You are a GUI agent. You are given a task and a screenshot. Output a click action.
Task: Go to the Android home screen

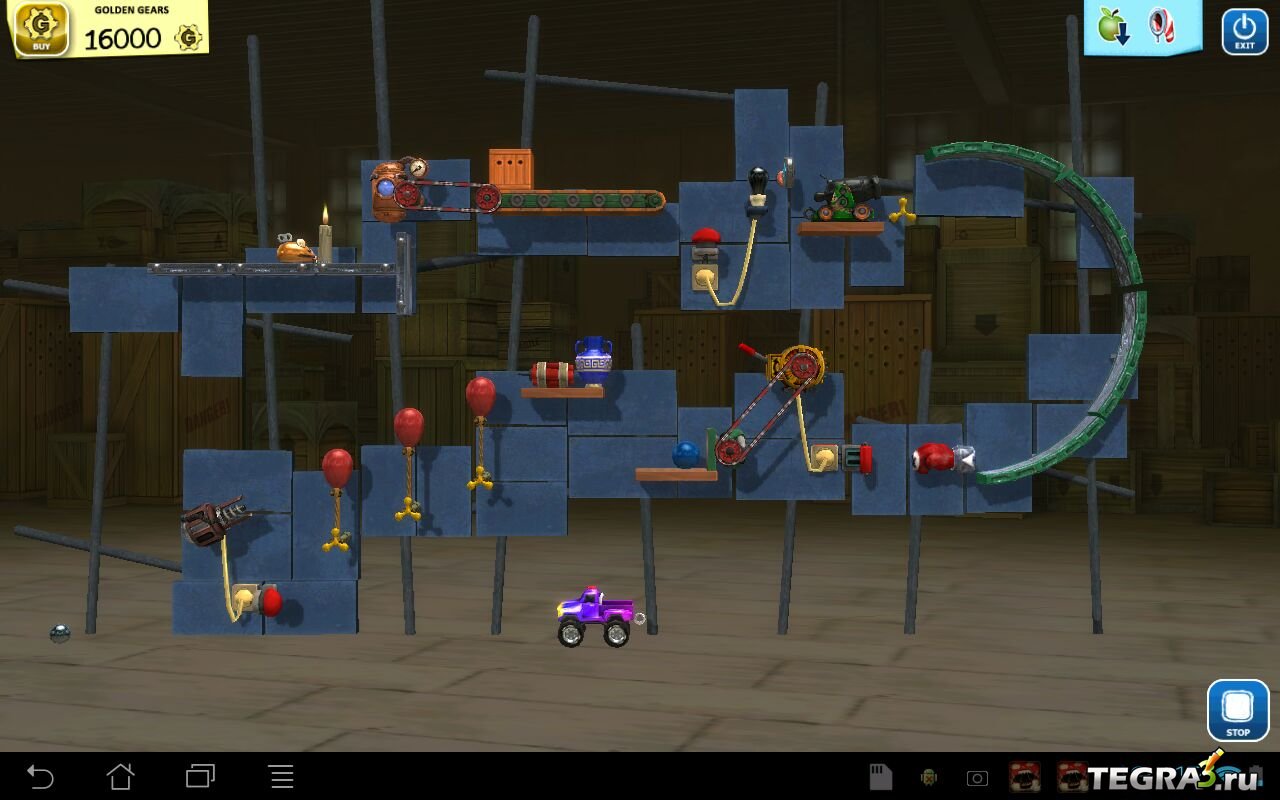120,776
